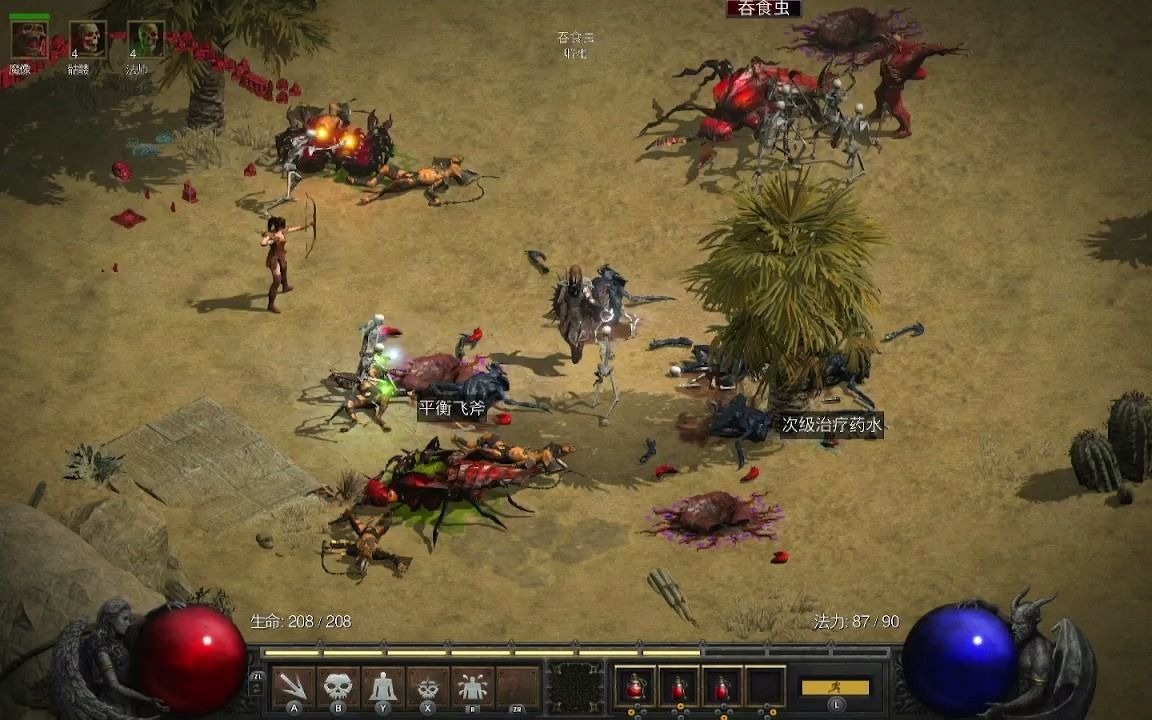Viewport: 1152px width, 720px height.
Task: Pick up the 次级治疗药水 item label
Action: pos(832,426)
